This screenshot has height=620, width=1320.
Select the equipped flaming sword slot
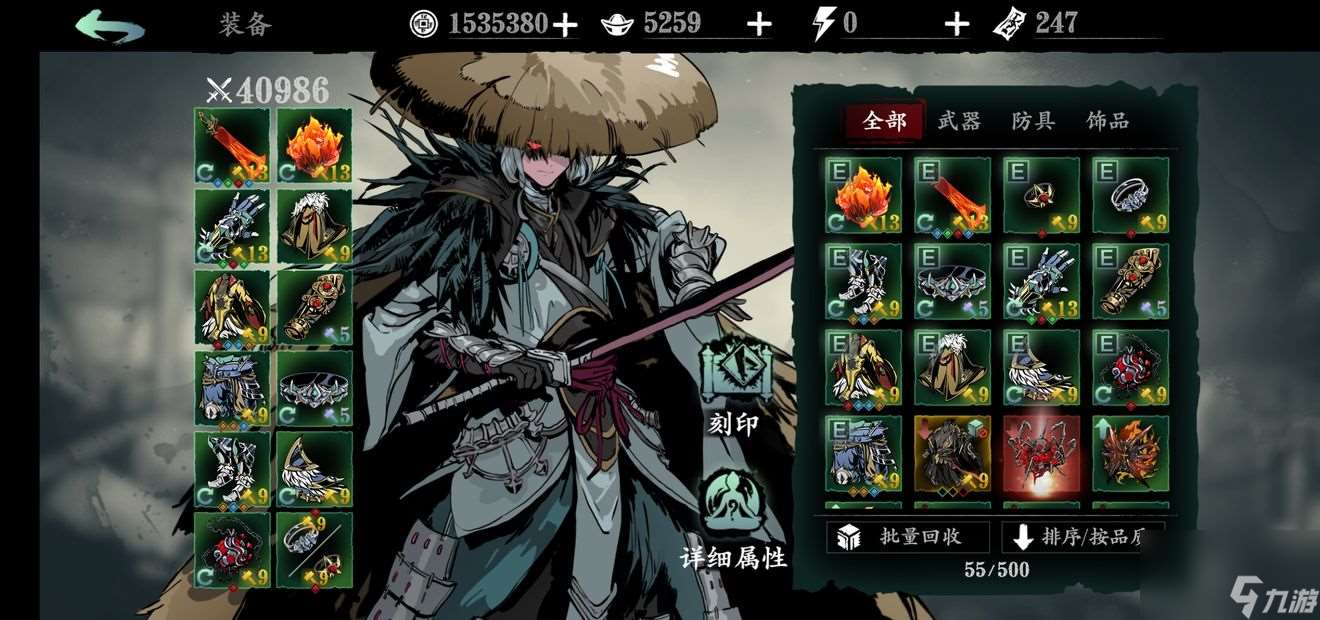[232, 146]
